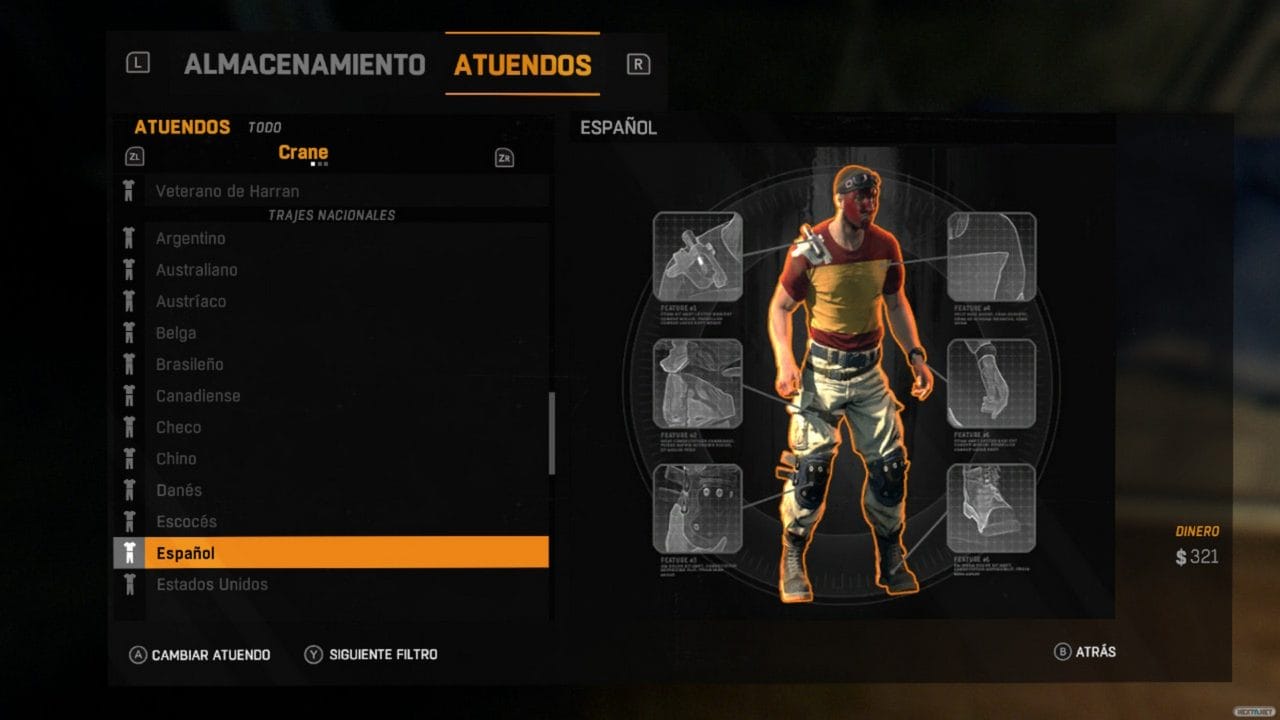Click Cambiar Atuendo to change outfit

210,655
